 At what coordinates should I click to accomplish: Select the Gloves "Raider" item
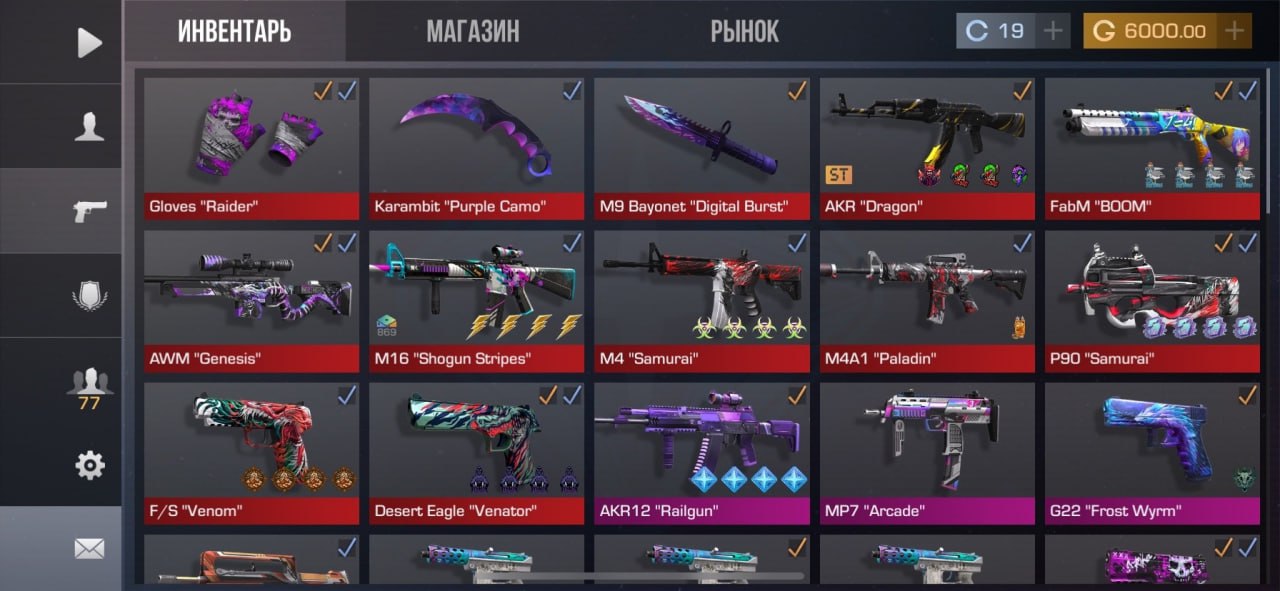pyautogui.click(x=251, y=145)
